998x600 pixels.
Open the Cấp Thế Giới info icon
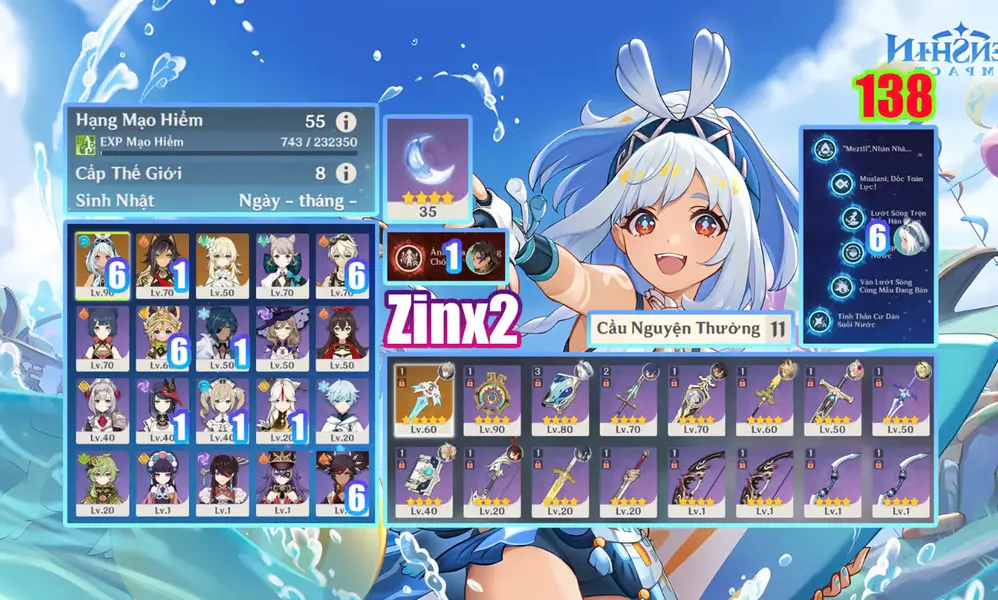tap(346, 173)
